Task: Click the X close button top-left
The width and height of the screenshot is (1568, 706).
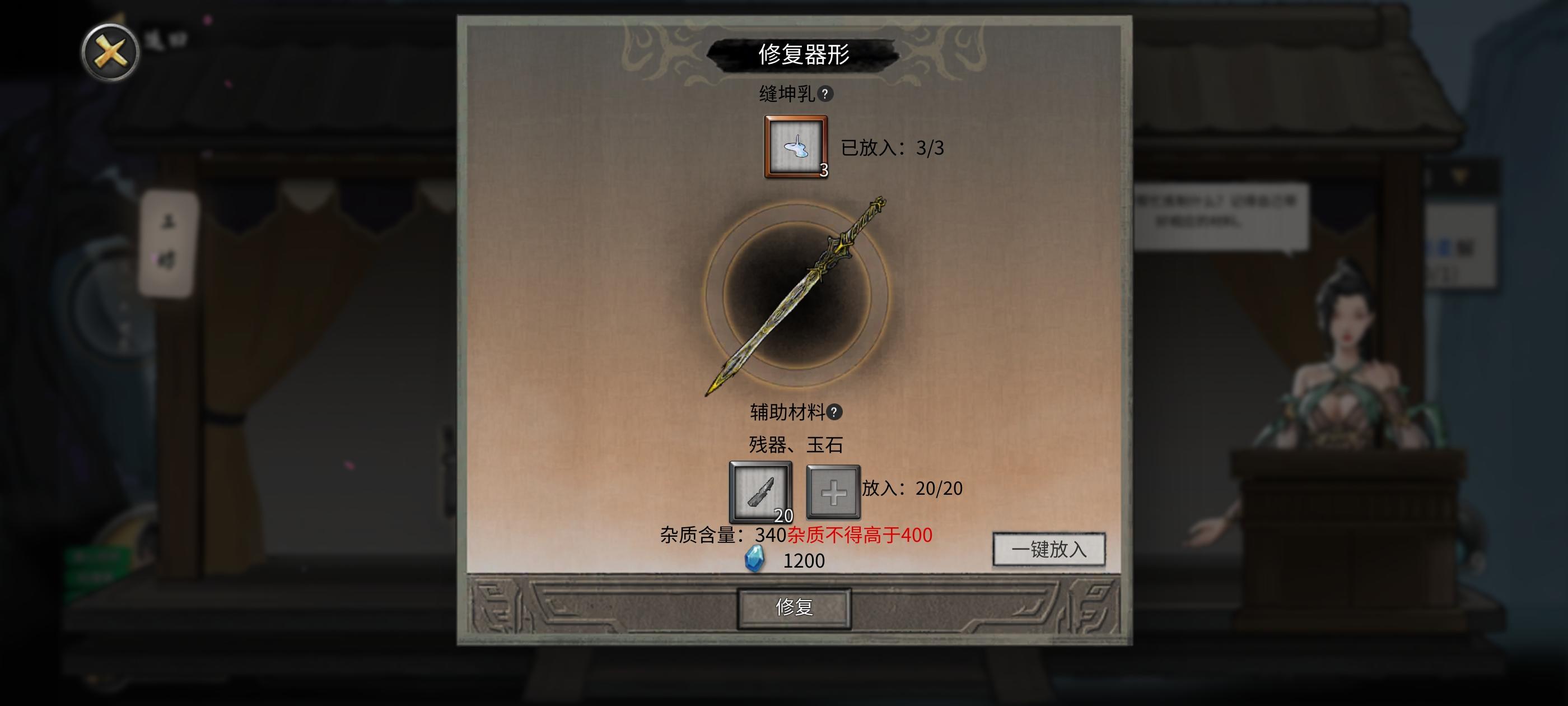Action: coord(110,51)
